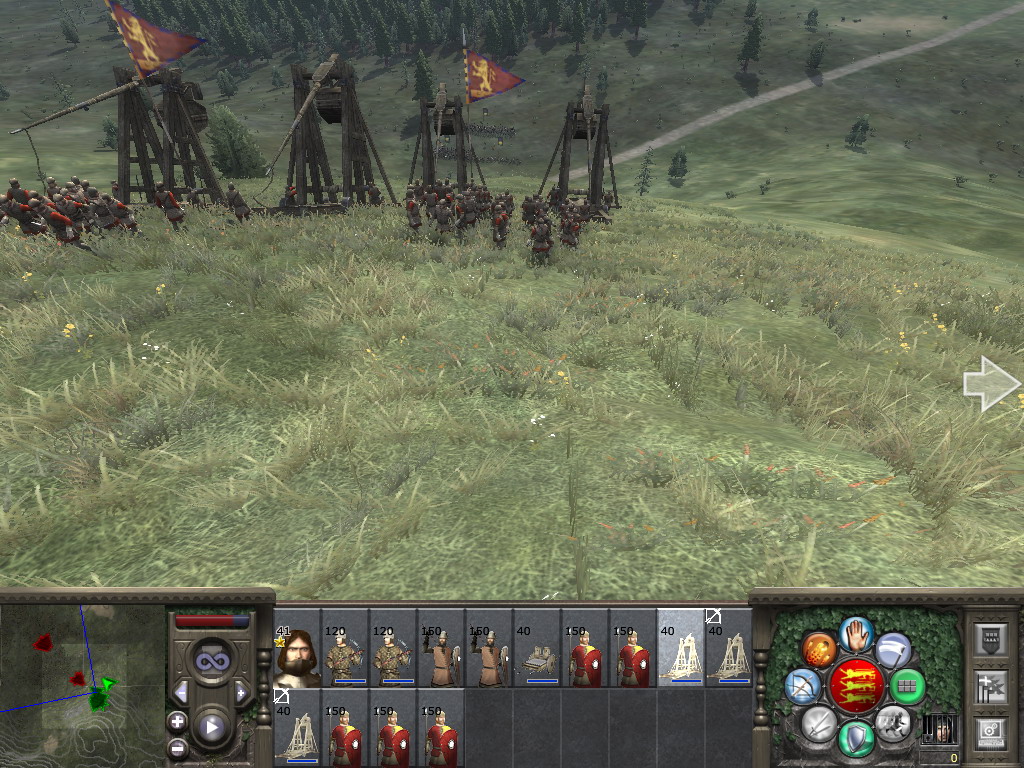This screenshot has width=1024, height=768.
Task: Decrease game speed with left minus arrow
Action: (x=181, y=692)
